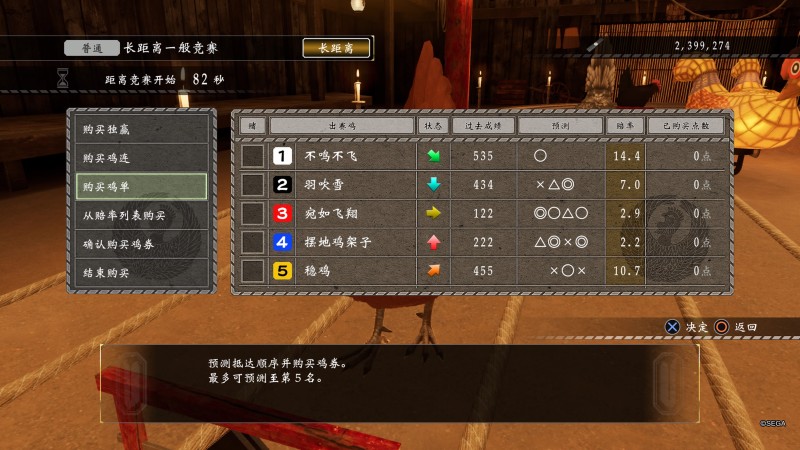
Task: Pick chicken number 2 羽吹雪 row
Action: pos(341,185)
